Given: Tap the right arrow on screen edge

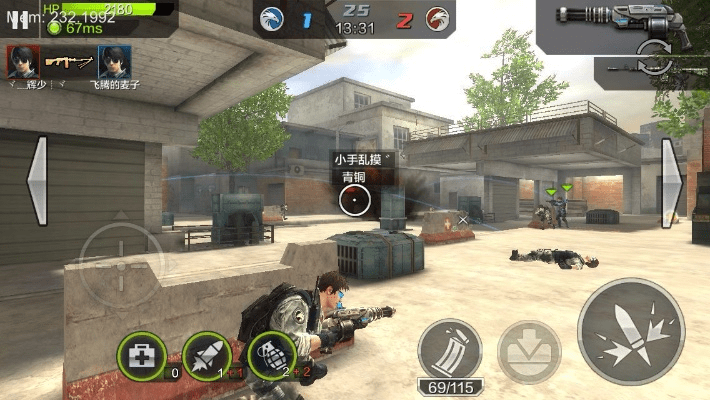Looking at the screenshot, I should (x=672, y=181).
